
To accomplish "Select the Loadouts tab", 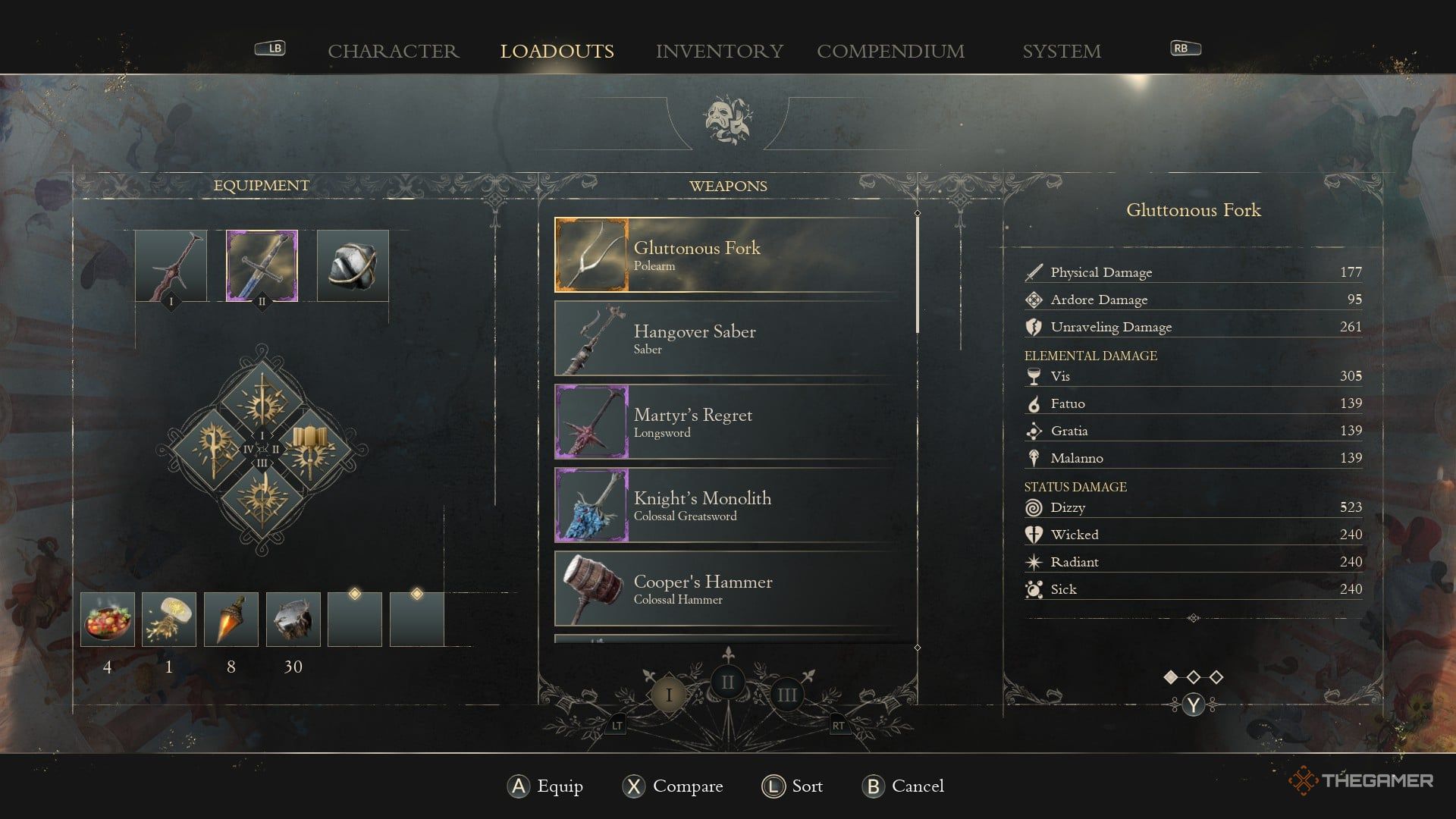I will click(557, 51).
